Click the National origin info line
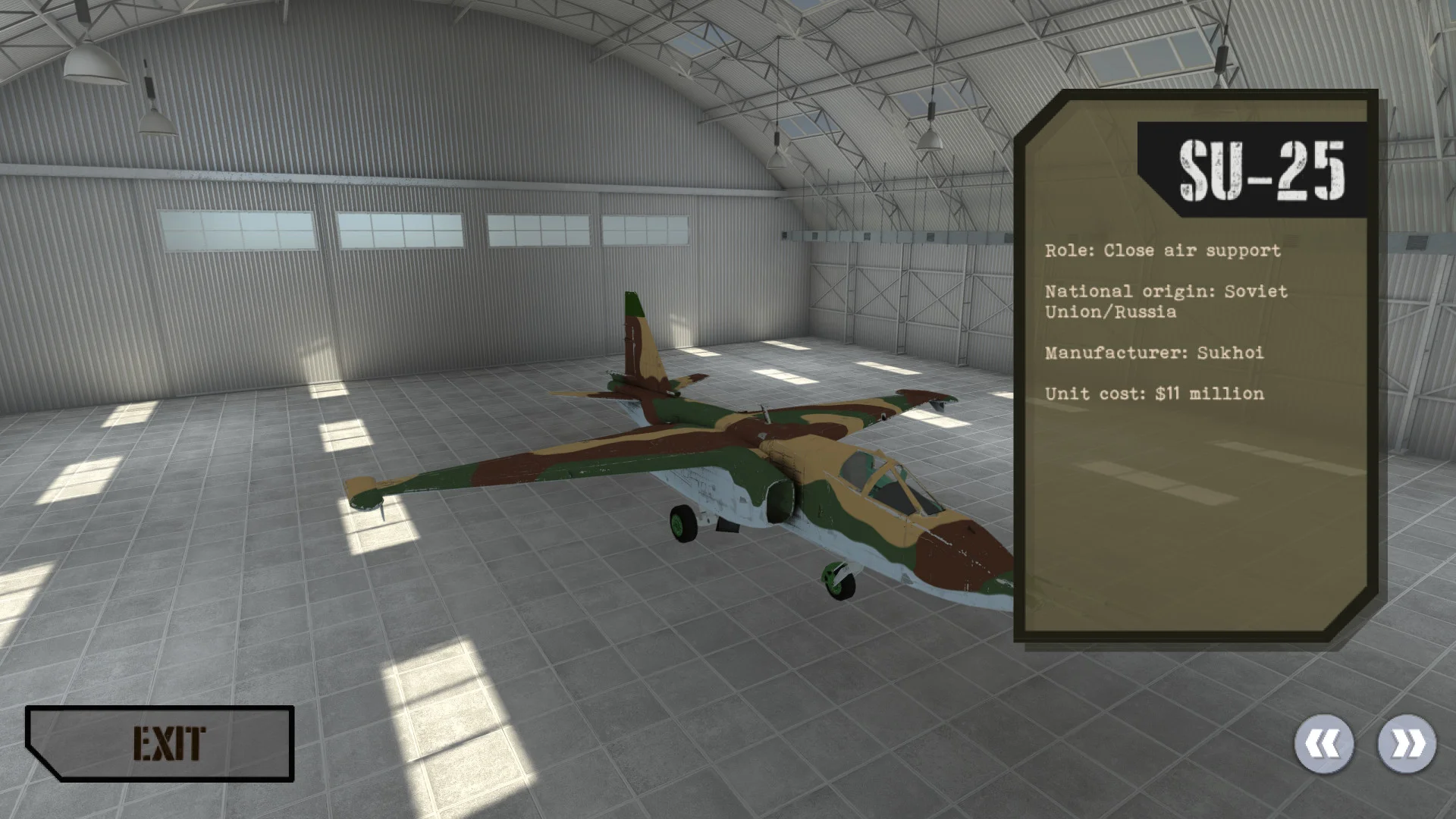The height and width of the screenshot is (819, 1456). pyautogui.click(x=1166, y=300)
